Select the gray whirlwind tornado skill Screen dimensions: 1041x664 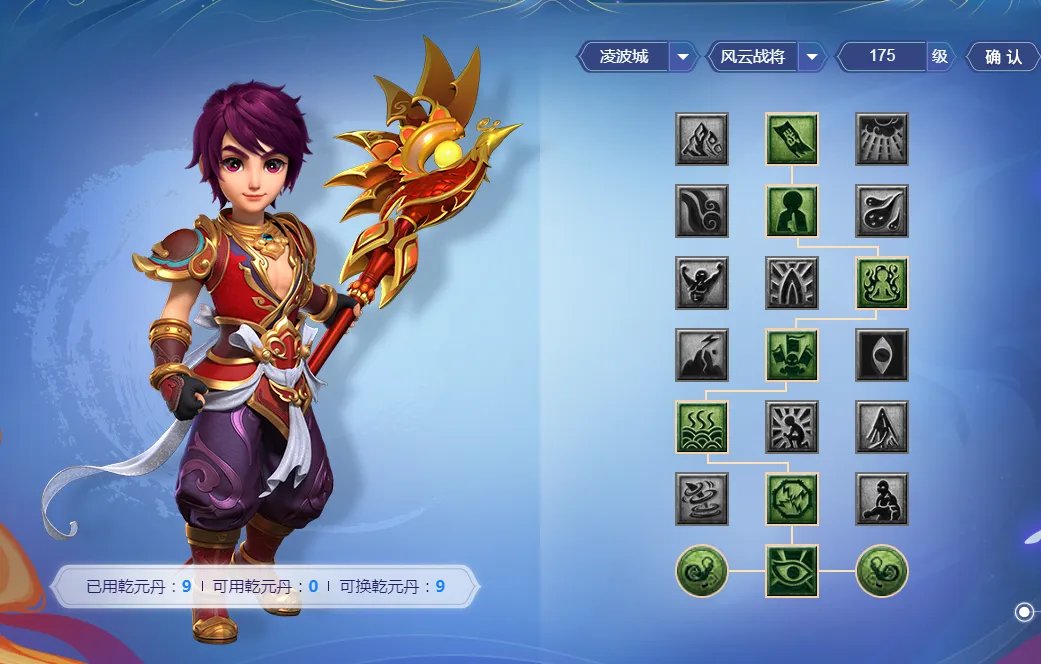702,499
